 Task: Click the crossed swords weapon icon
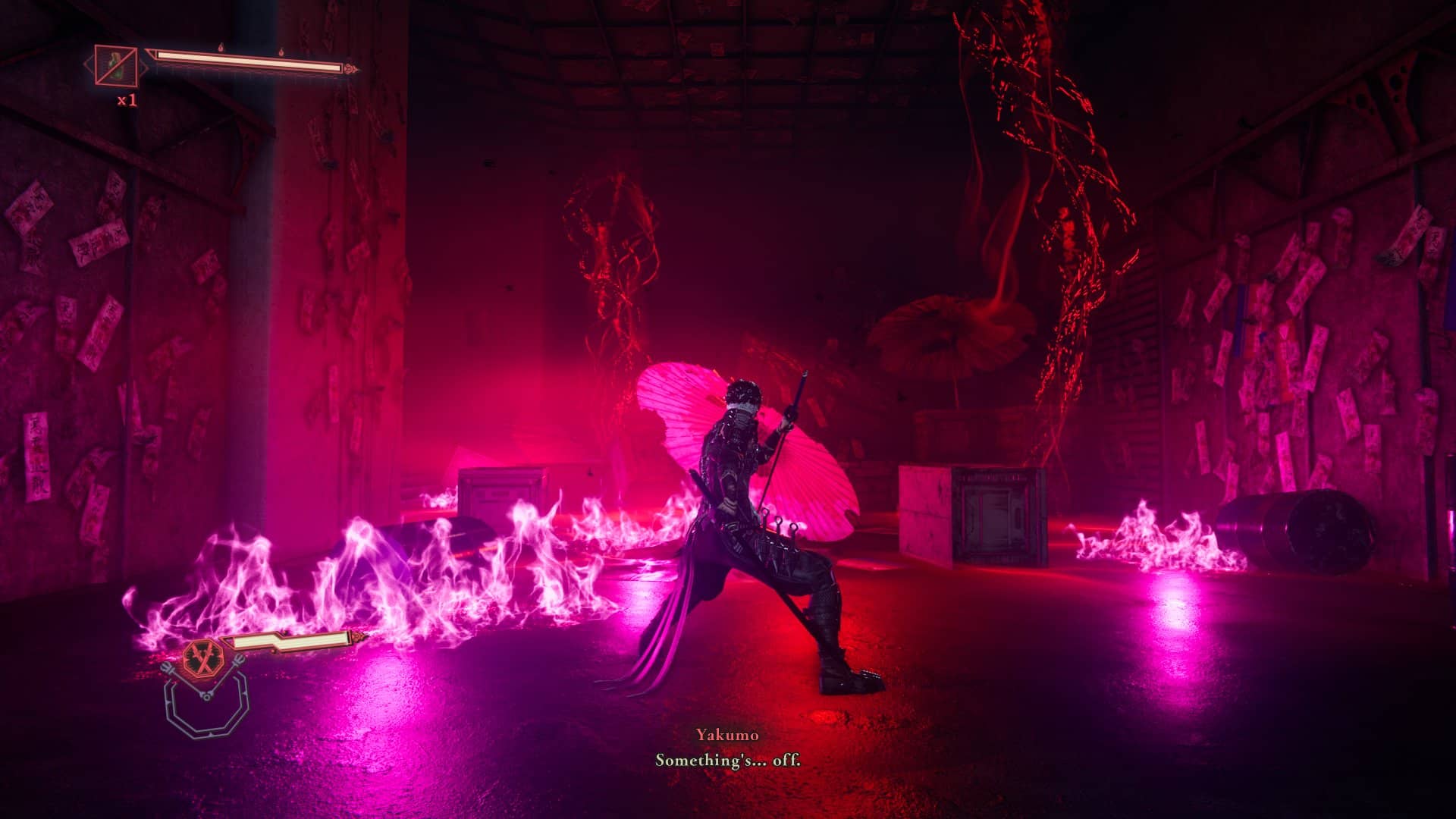pyautogui.click(x=202, y=657)
